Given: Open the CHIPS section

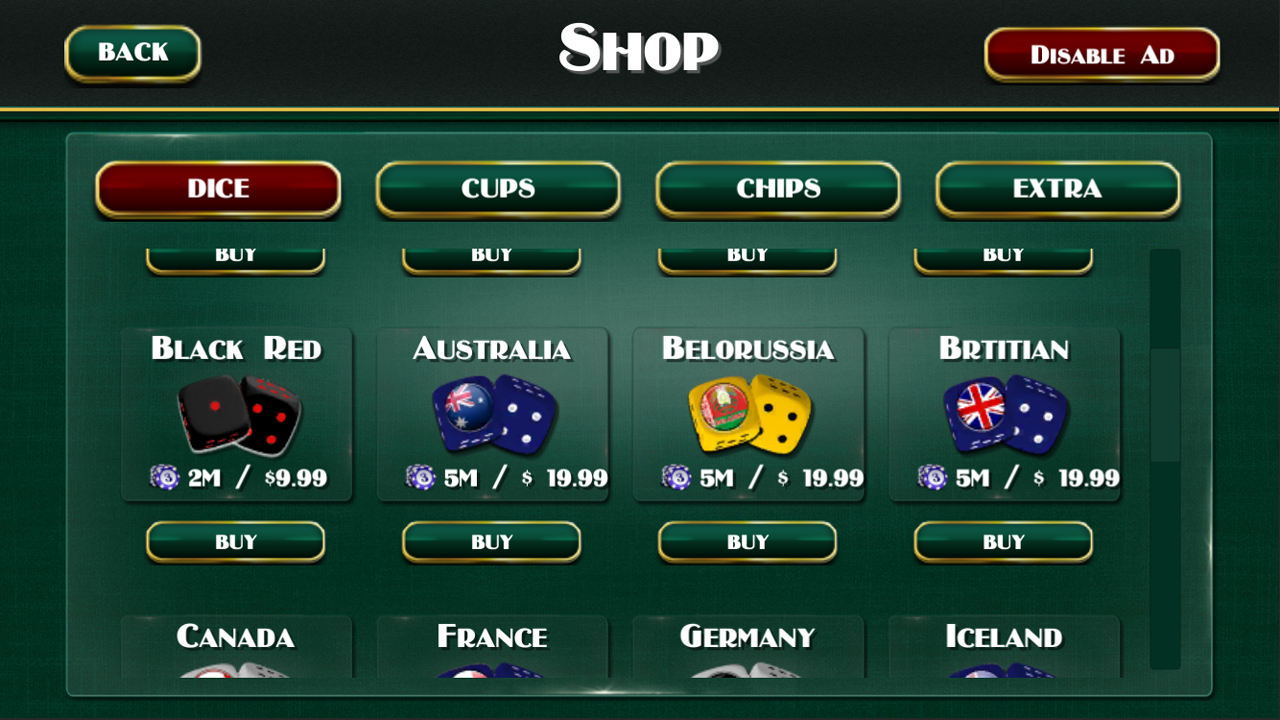Looking at the screenshot, I should point(777,189).
